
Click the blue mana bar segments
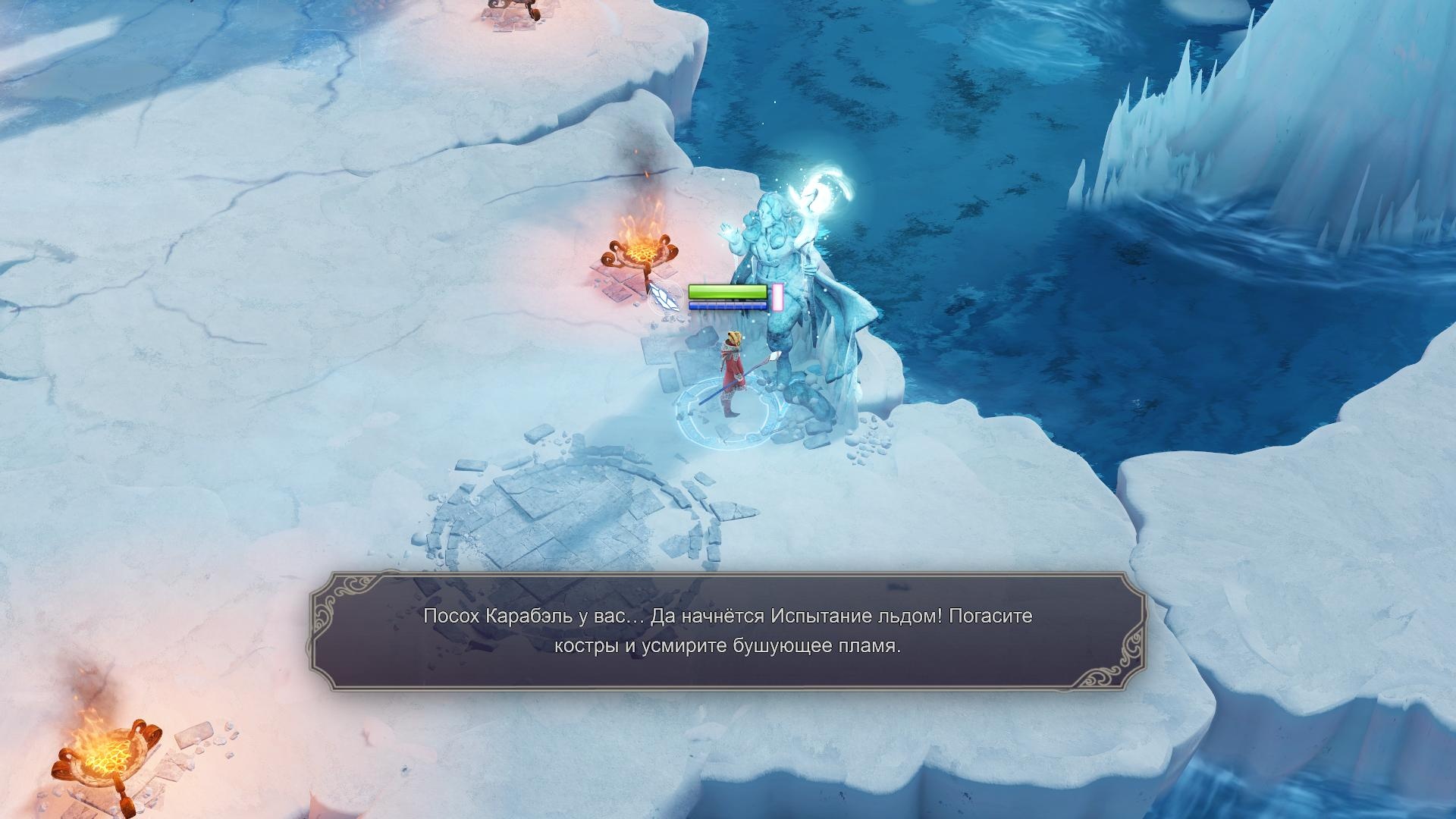[726, 307]
